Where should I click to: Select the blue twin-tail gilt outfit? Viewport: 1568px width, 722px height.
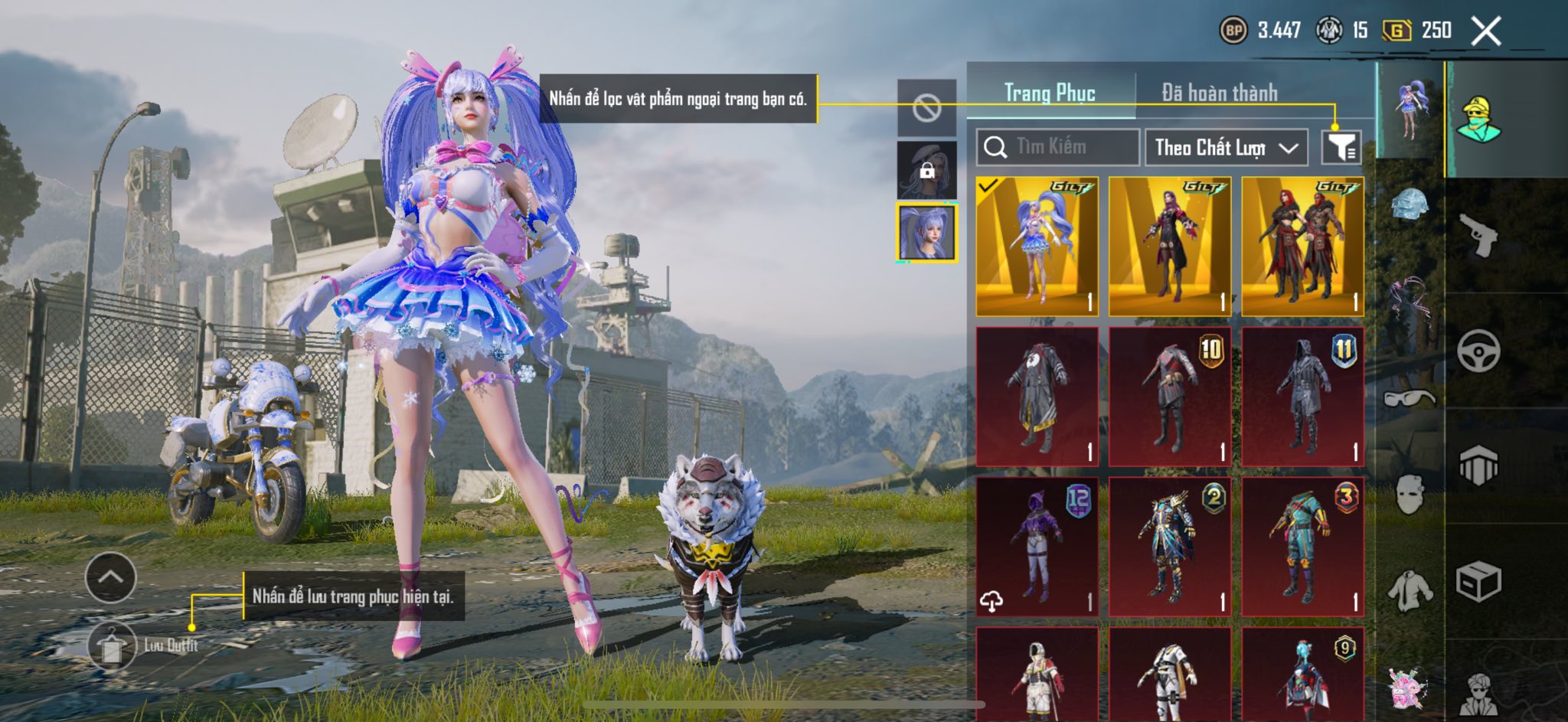(x=1037, y=247)
